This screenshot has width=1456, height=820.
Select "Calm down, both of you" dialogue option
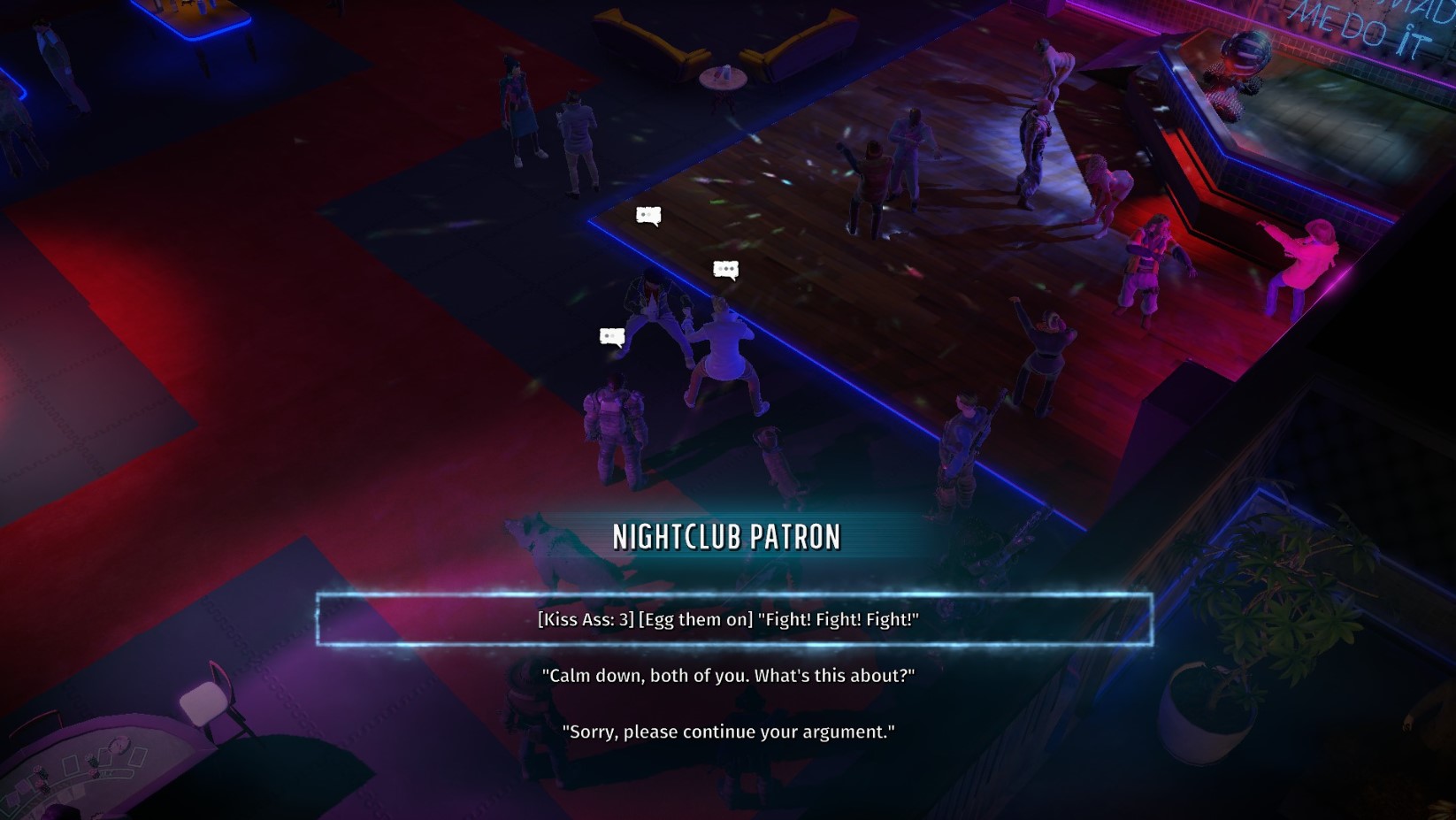pos(728,676)
